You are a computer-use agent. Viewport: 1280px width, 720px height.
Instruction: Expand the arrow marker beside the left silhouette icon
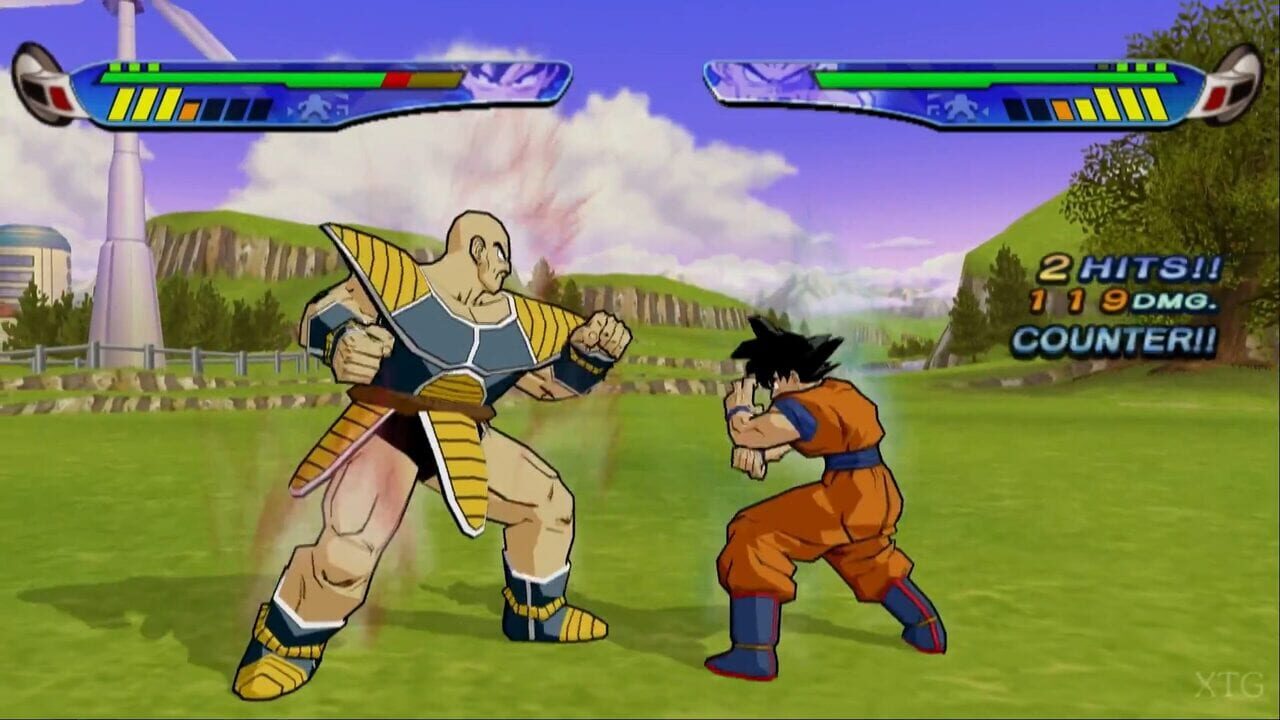[x=290, y=110]
